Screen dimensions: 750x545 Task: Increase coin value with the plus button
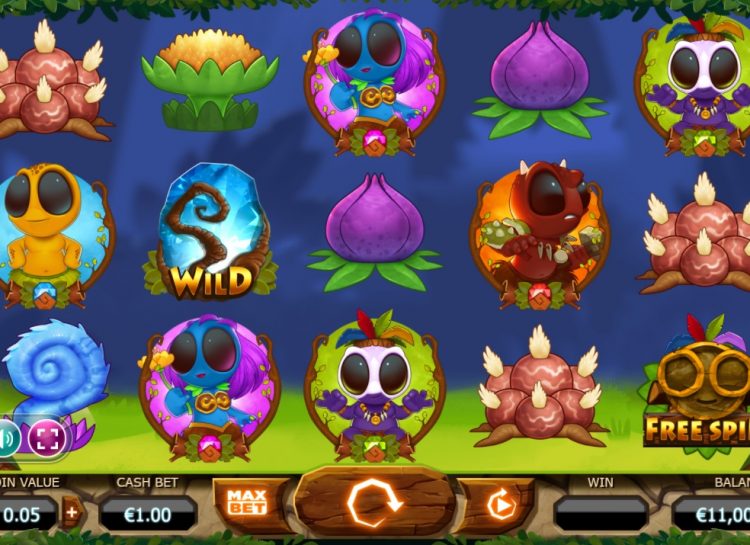click(71, 514)
